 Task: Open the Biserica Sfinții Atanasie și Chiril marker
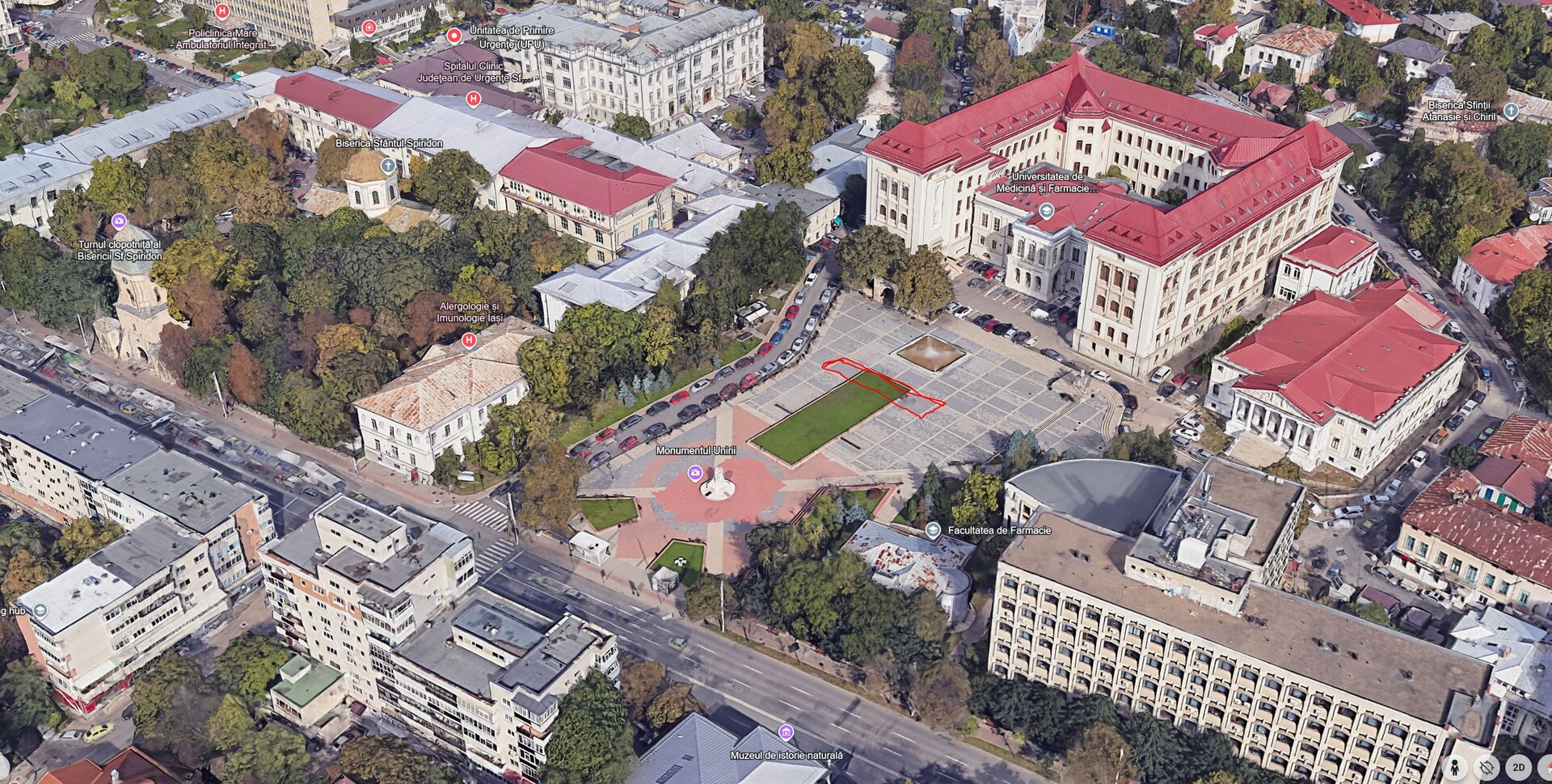point(1511,110)
